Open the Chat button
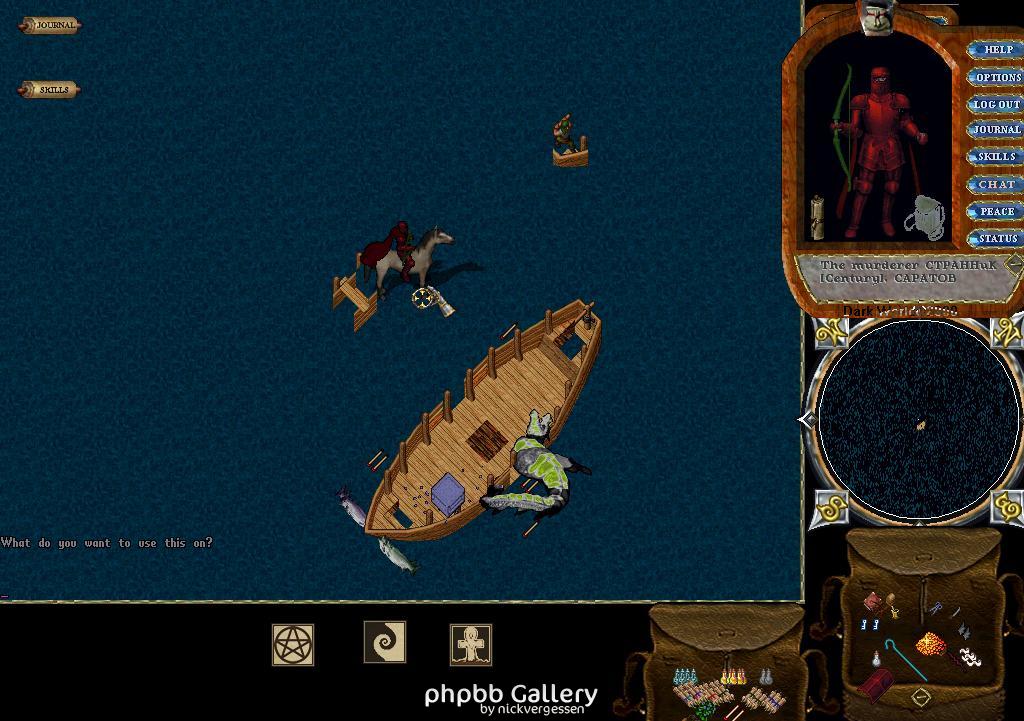Viewport: 1024px width, 721px height. coord(996,184)
